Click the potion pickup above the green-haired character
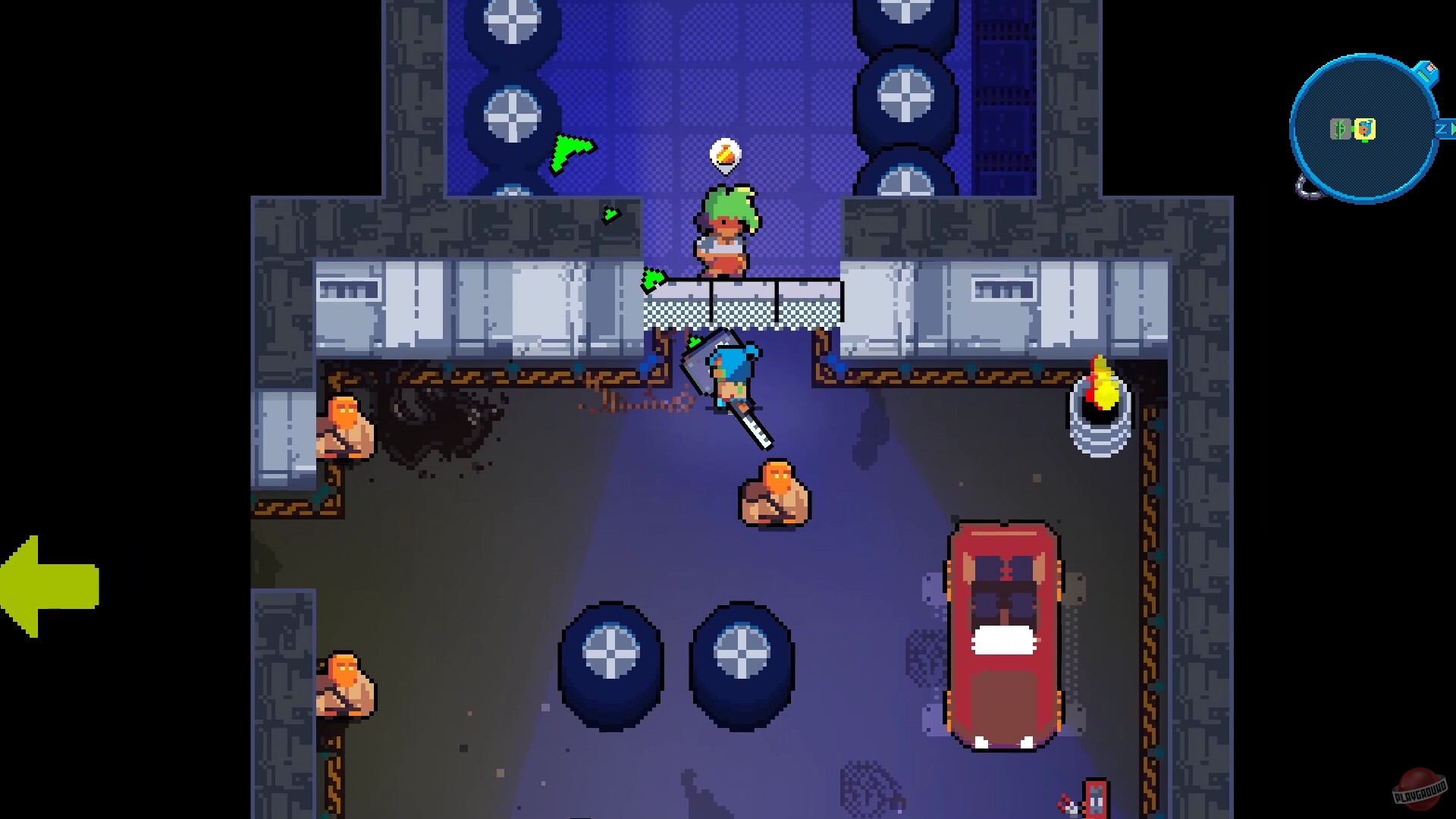The width and height of the screenshot is (1456, 819). click(724, 155)
